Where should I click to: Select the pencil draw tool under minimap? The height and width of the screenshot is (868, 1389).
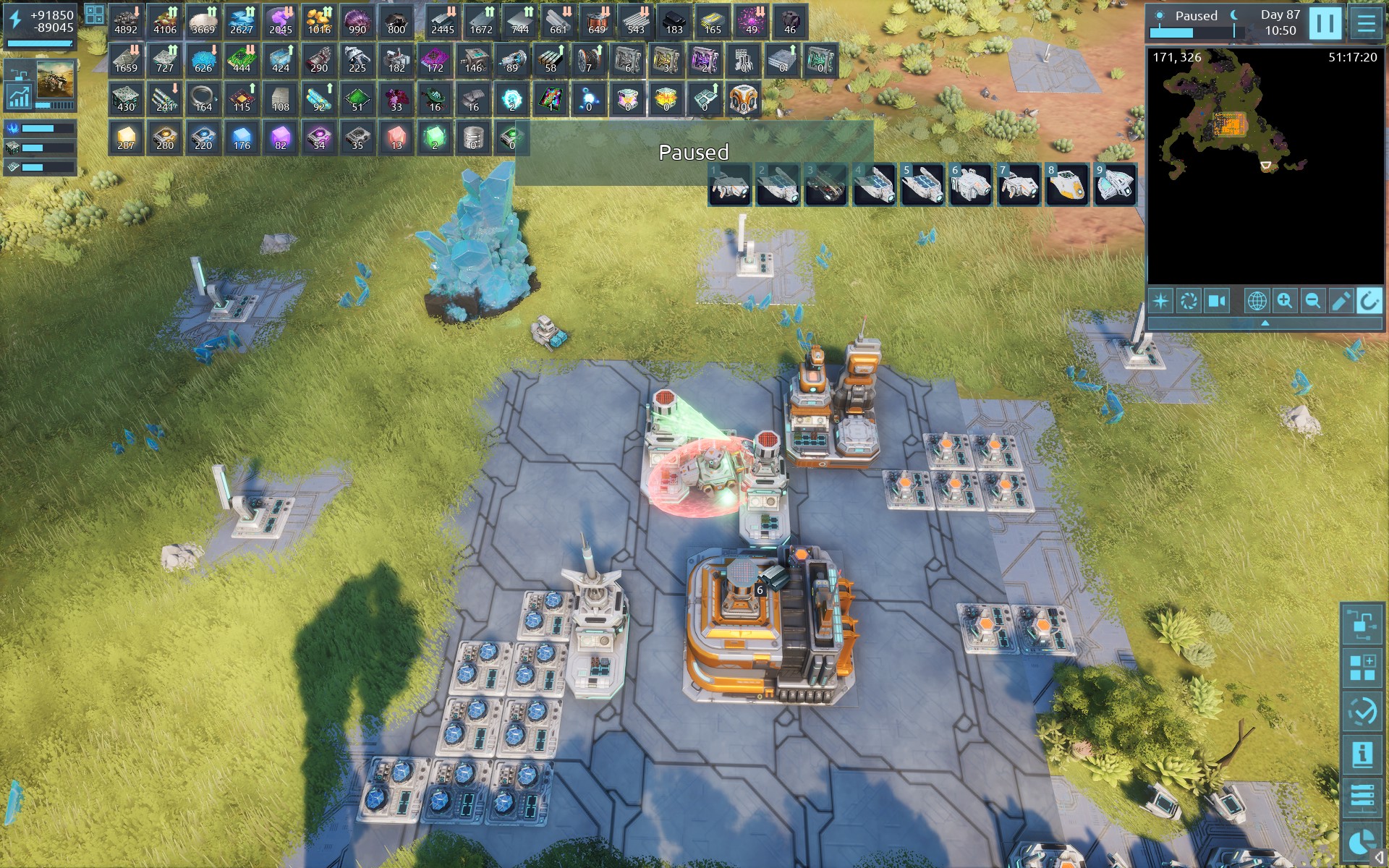point(1341,301)
